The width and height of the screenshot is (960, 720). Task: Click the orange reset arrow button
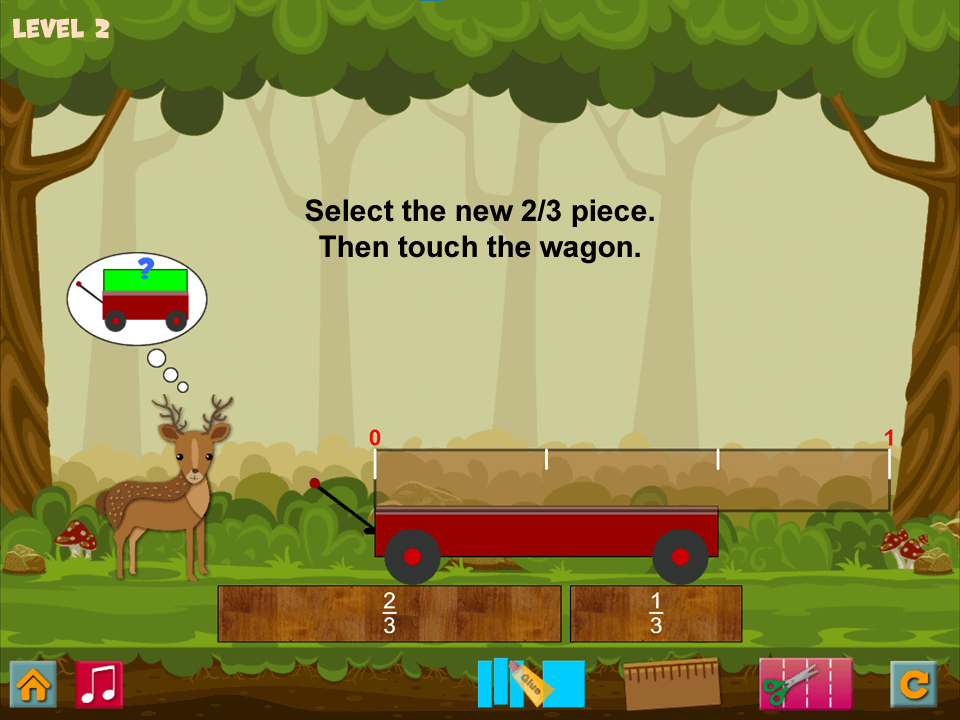click(914, 685)
